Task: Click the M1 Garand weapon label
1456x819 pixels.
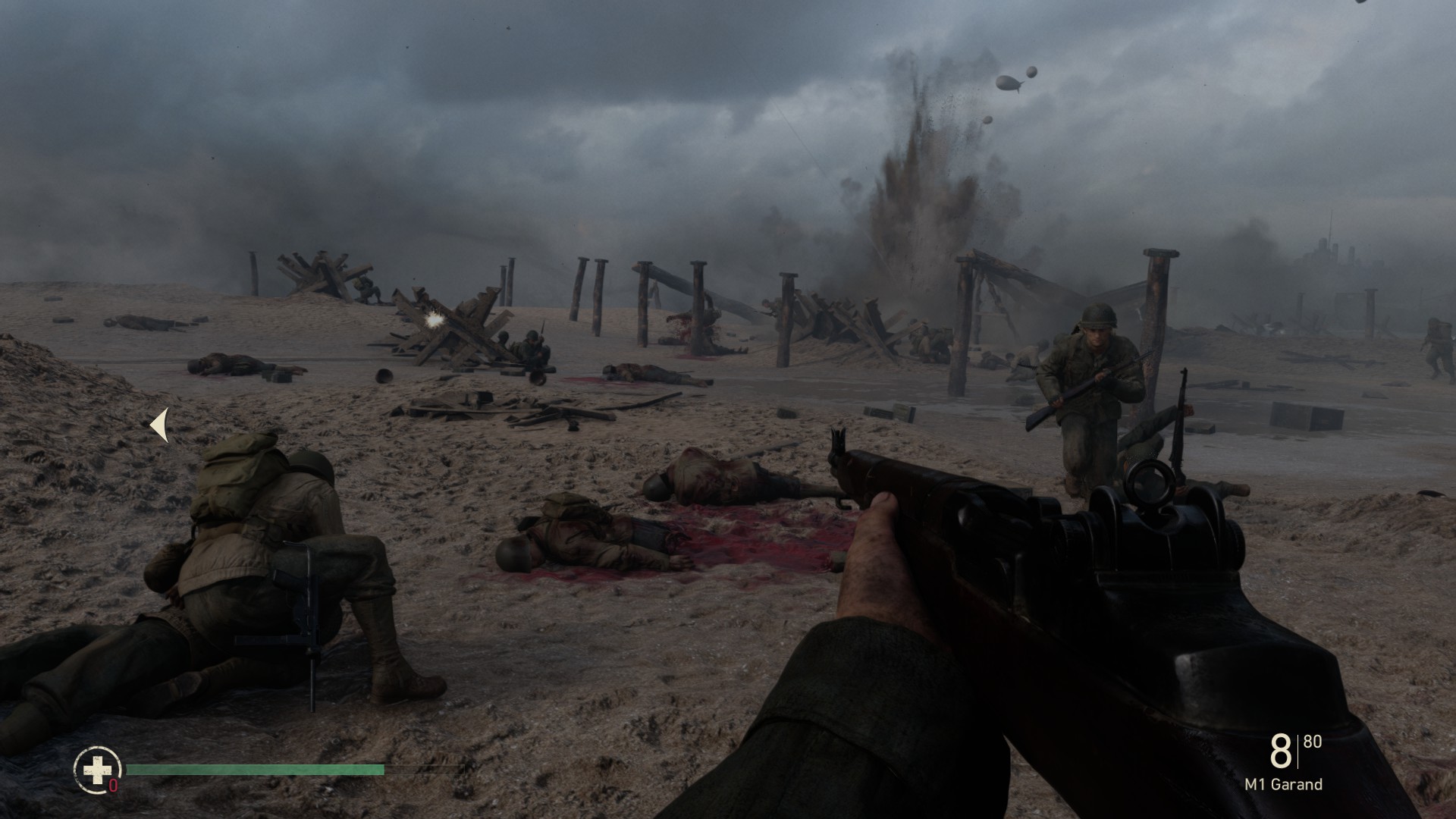Action: (x=1283, y=785)
